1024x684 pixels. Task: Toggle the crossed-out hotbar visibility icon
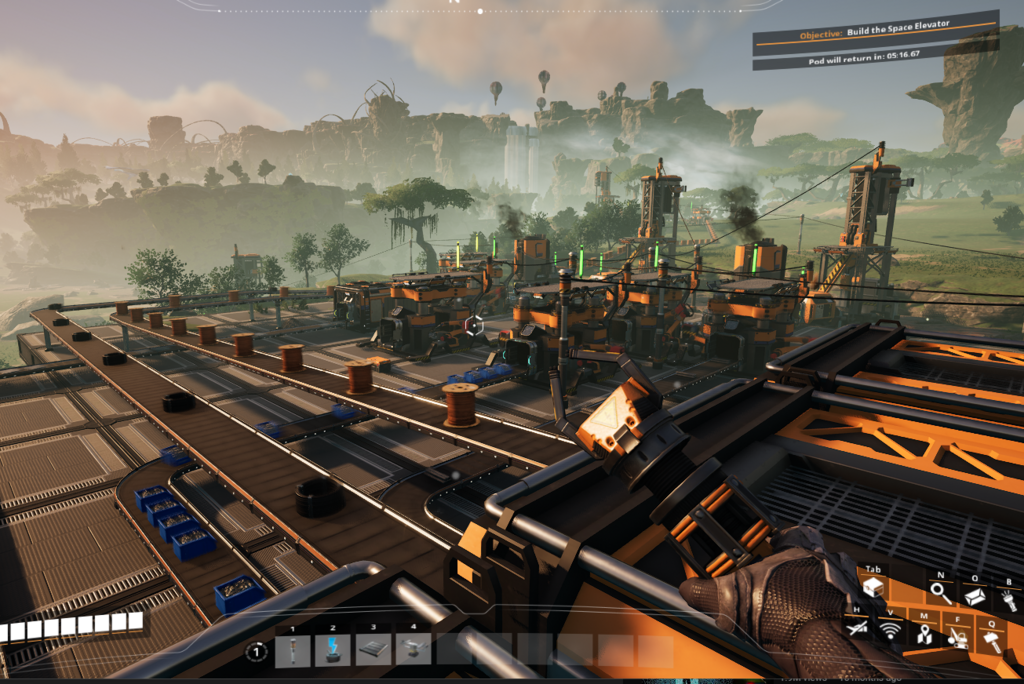tap(855, 628)
